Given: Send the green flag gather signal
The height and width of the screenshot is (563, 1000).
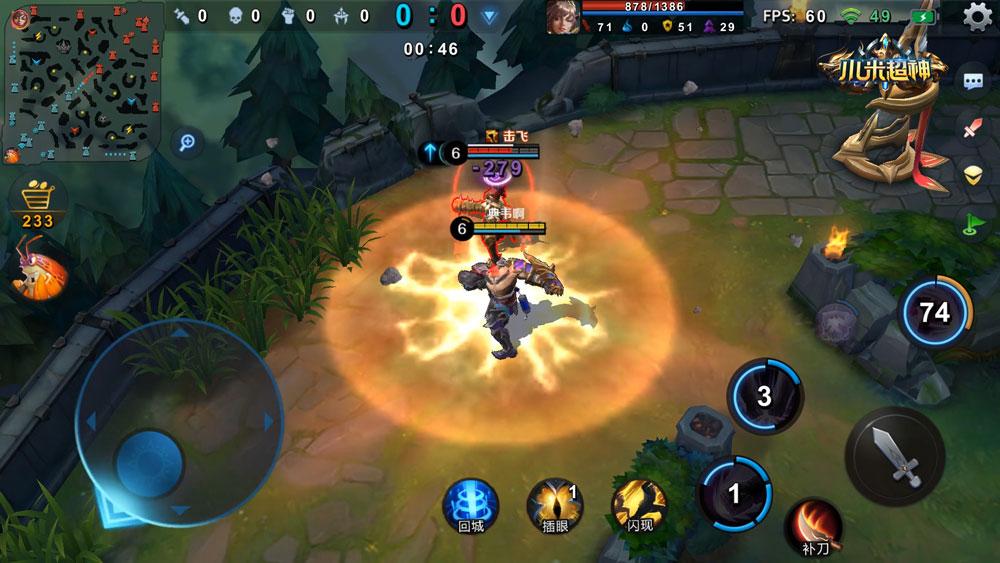Looking at the screenshot, I should pyautogui.click(x=973, y=221).
